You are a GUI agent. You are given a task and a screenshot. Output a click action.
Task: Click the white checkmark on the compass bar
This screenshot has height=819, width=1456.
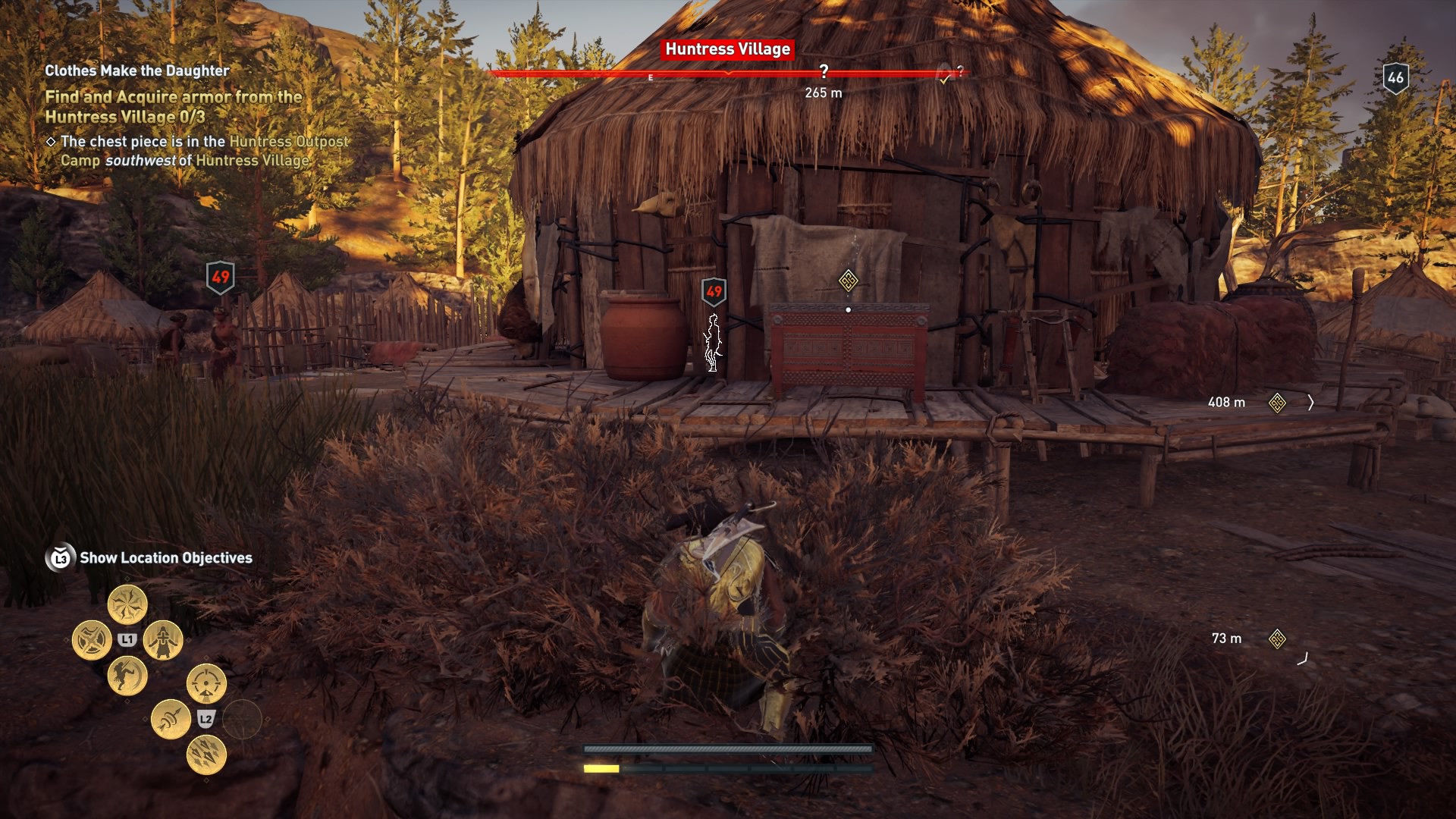click(945, 78)
